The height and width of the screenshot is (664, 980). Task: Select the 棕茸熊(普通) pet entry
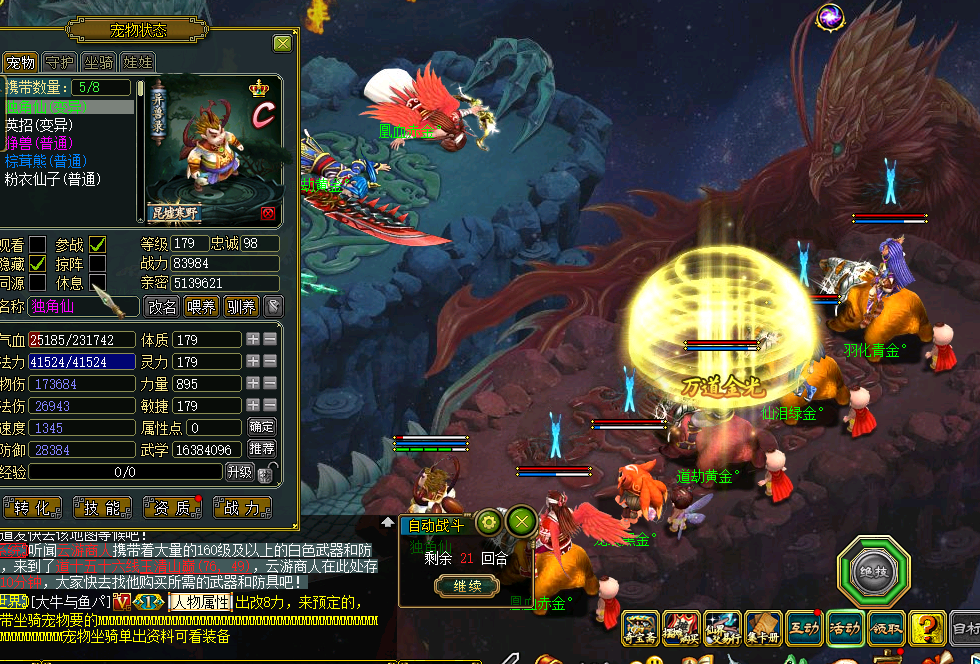[46, 161]
